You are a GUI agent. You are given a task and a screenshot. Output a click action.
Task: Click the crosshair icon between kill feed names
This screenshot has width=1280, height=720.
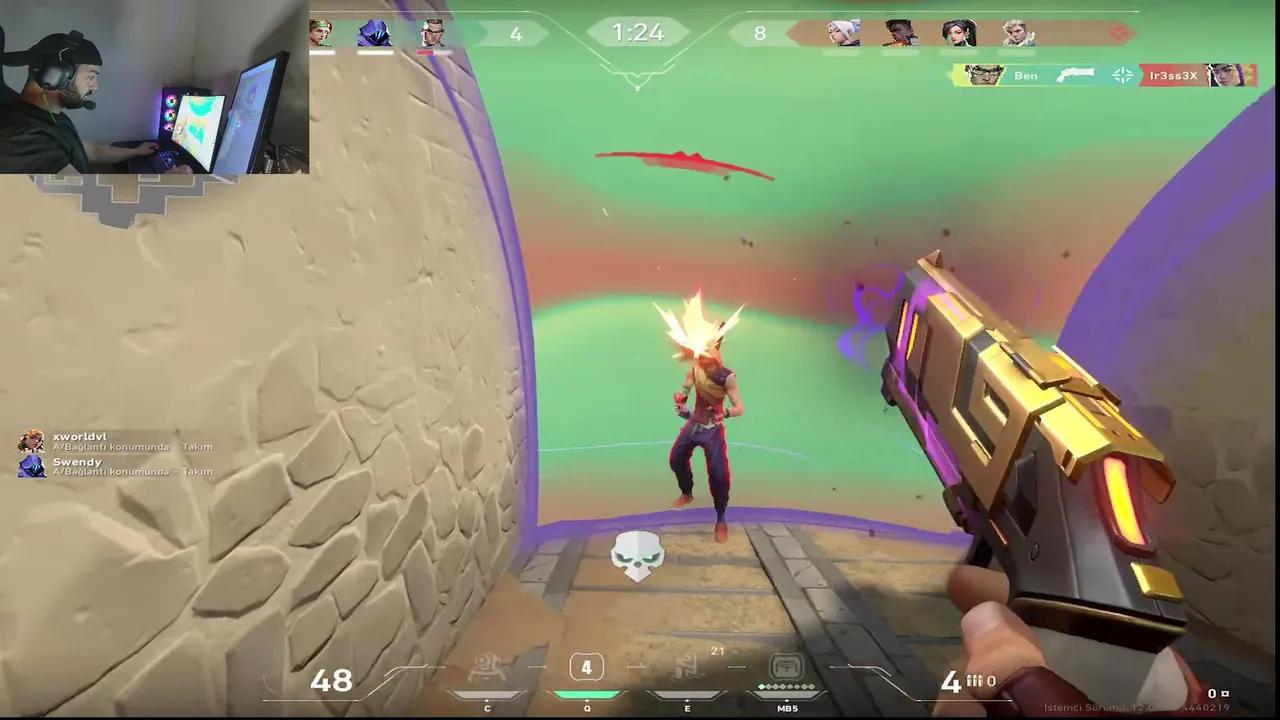[x=1123, y=75]
